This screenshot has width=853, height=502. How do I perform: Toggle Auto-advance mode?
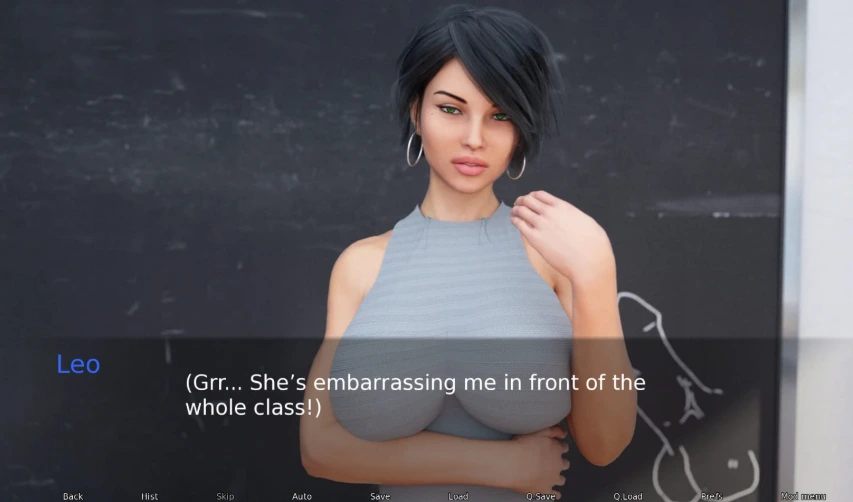pyautogui.click(x=301, y=496)
